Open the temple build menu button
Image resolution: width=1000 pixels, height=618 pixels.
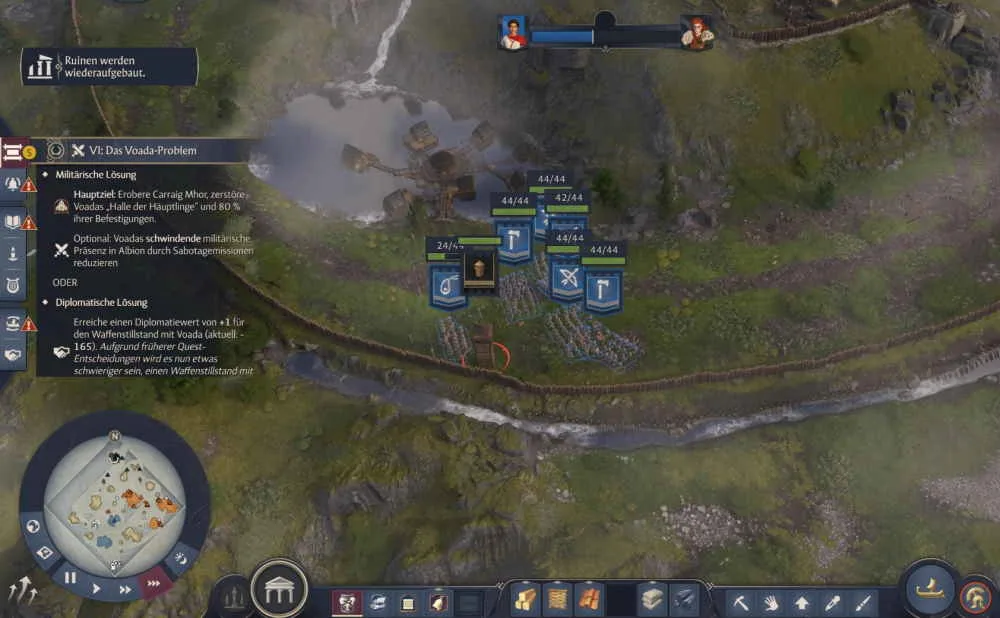[x=279, y=590]
